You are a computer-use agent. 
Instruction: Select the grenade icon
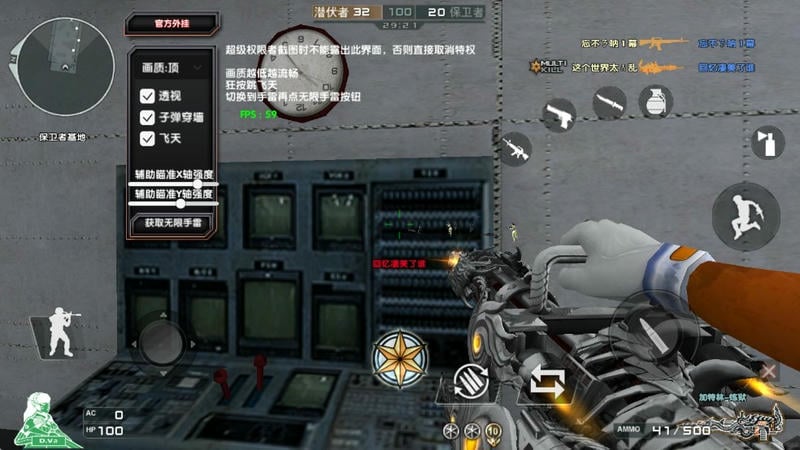tap(655, 102)
